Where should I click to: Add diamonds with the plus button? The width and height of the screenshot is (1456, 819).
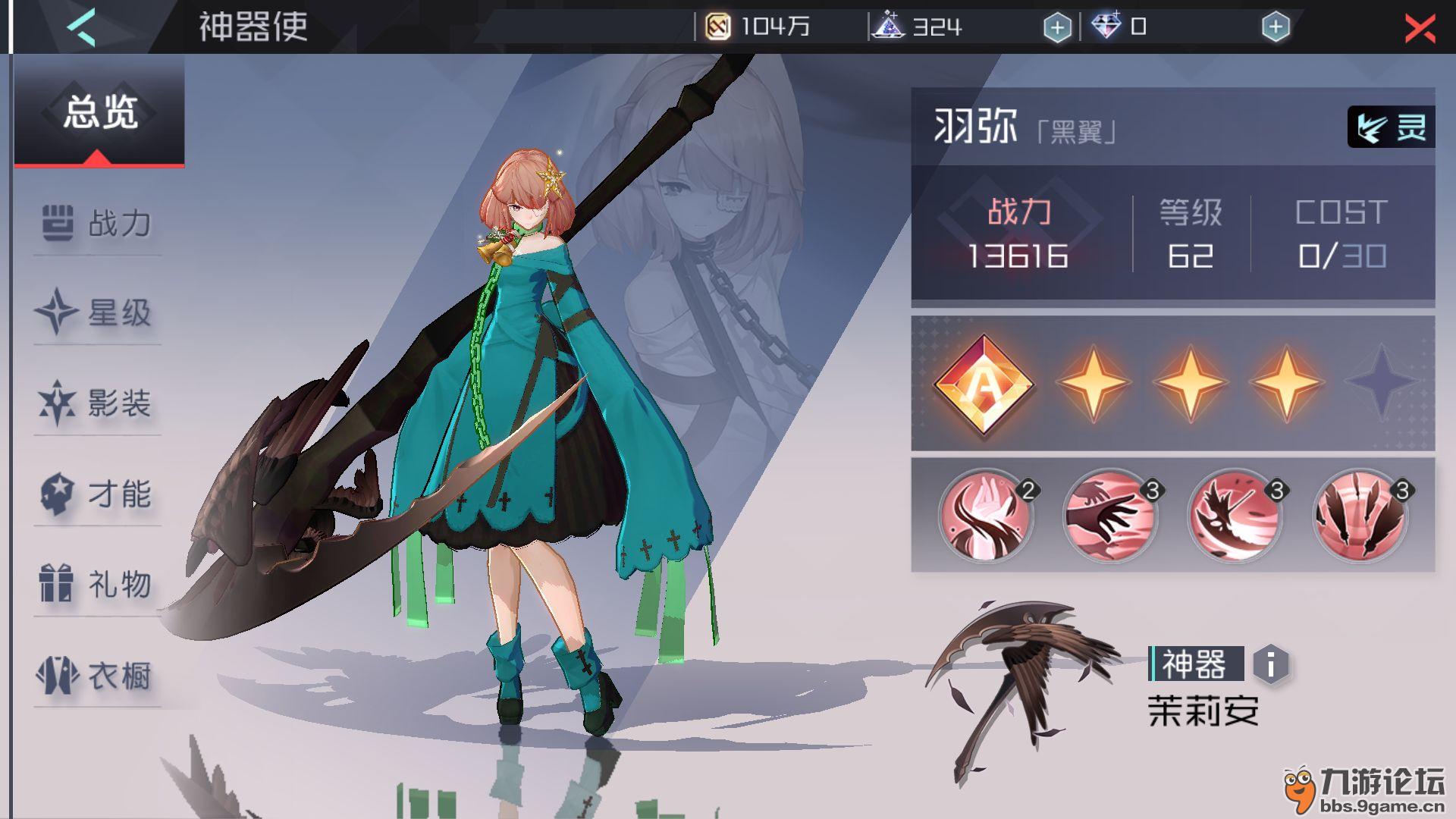click(x=1276, y=28)
